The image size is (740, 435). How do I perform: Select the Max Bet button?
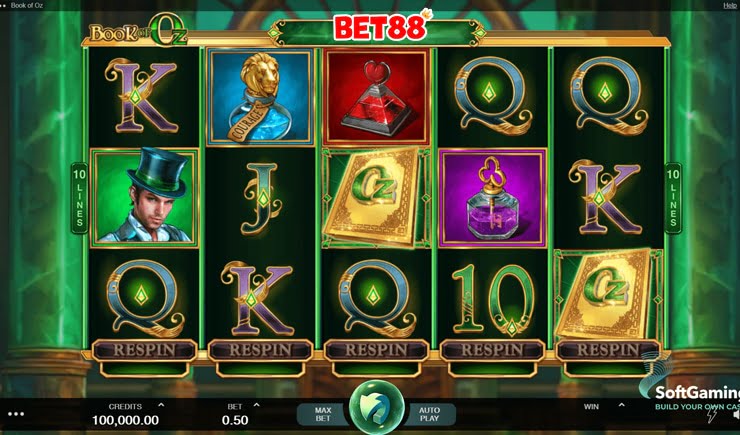coord(323,414)
